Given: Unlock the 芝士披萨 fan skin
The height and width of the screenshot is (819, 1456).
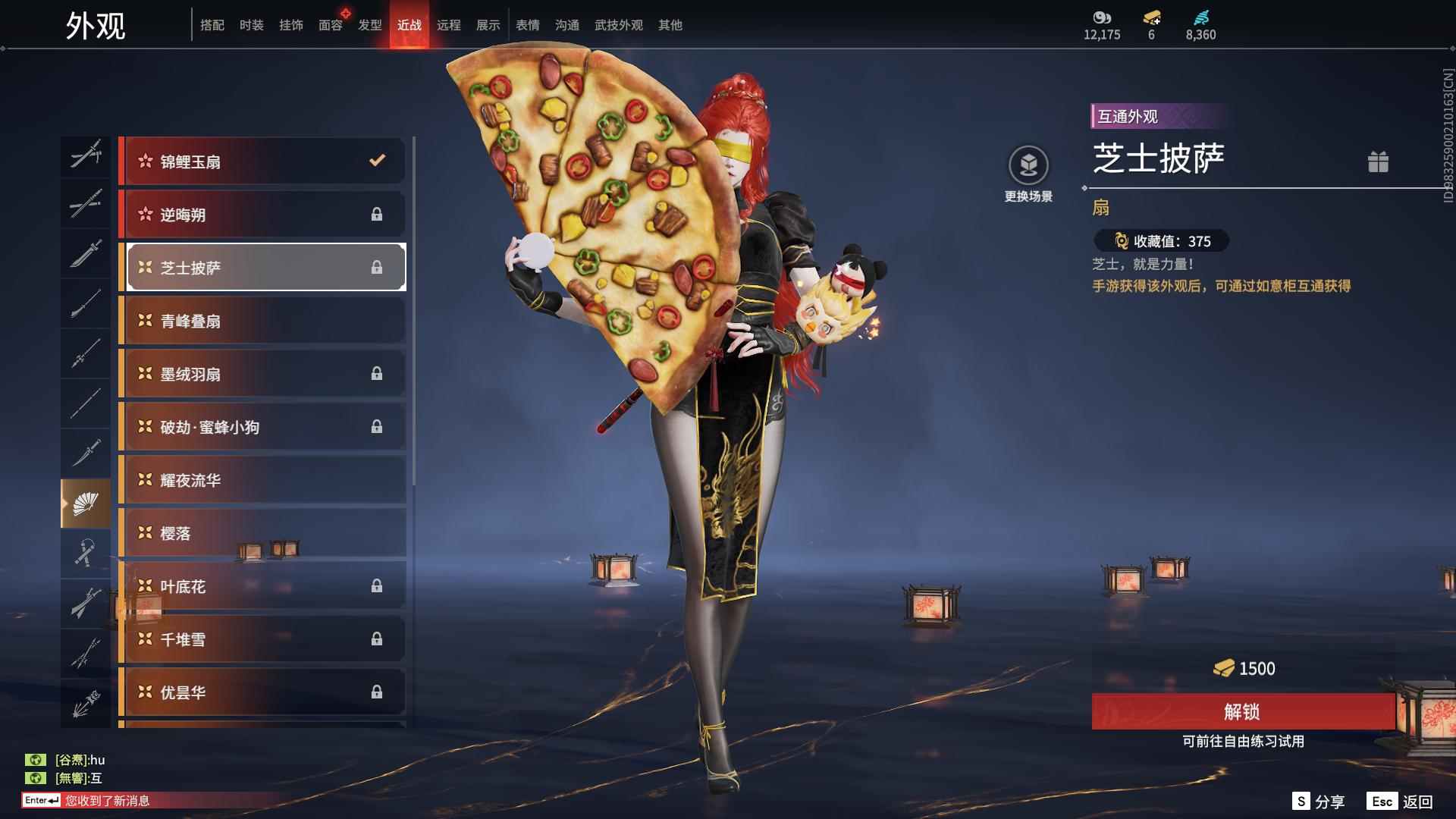Looking at the screenshot, I should 1242,711.
